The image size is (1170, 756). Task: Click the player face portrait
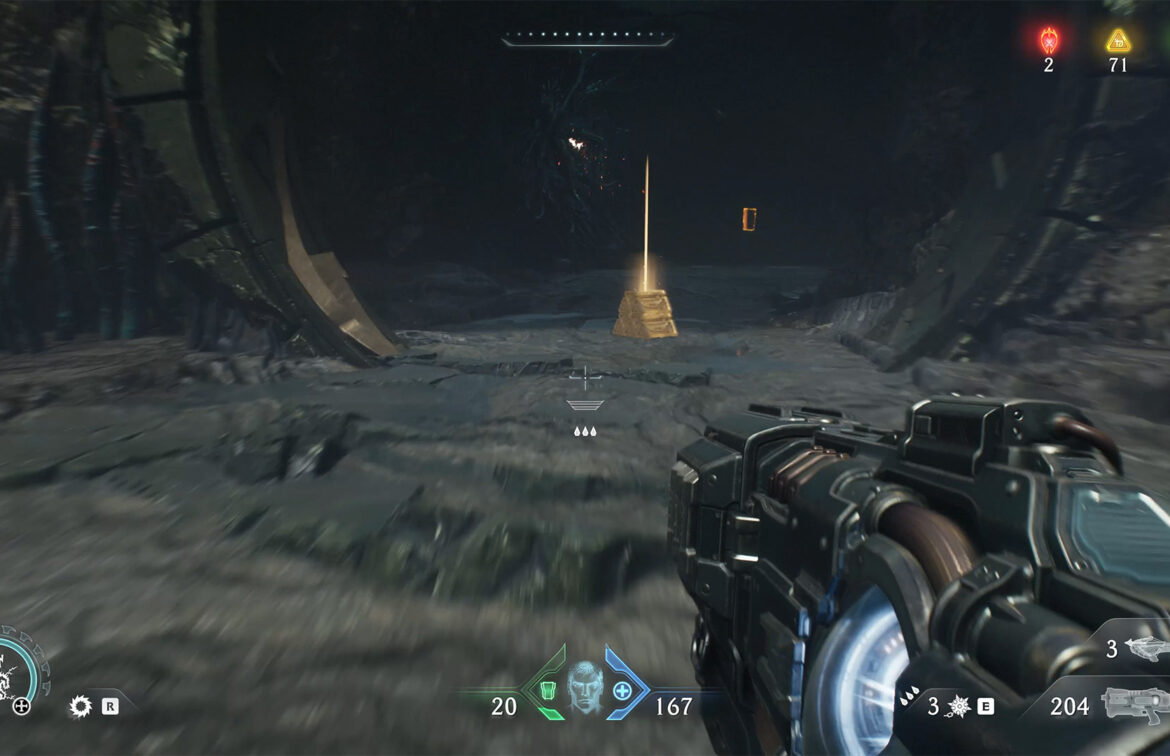tap(583, 687)
